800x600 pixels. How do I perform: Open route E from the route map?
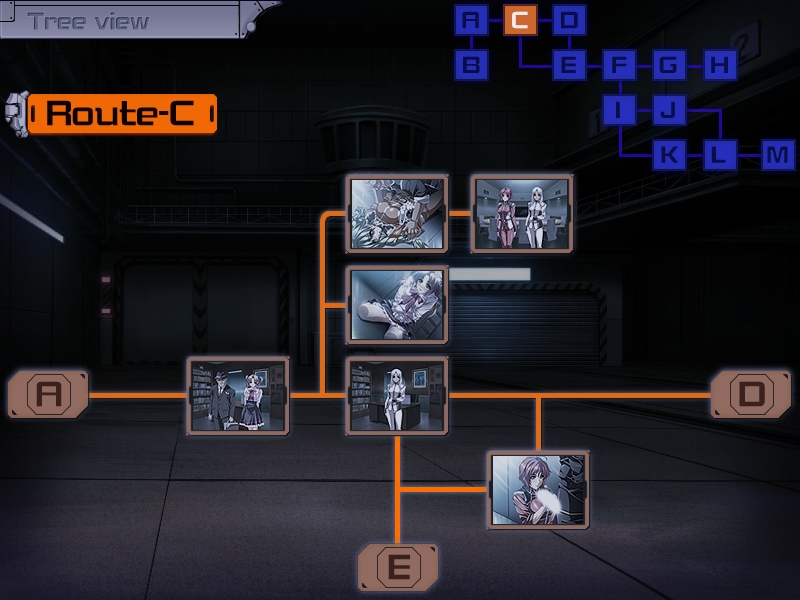569,66
